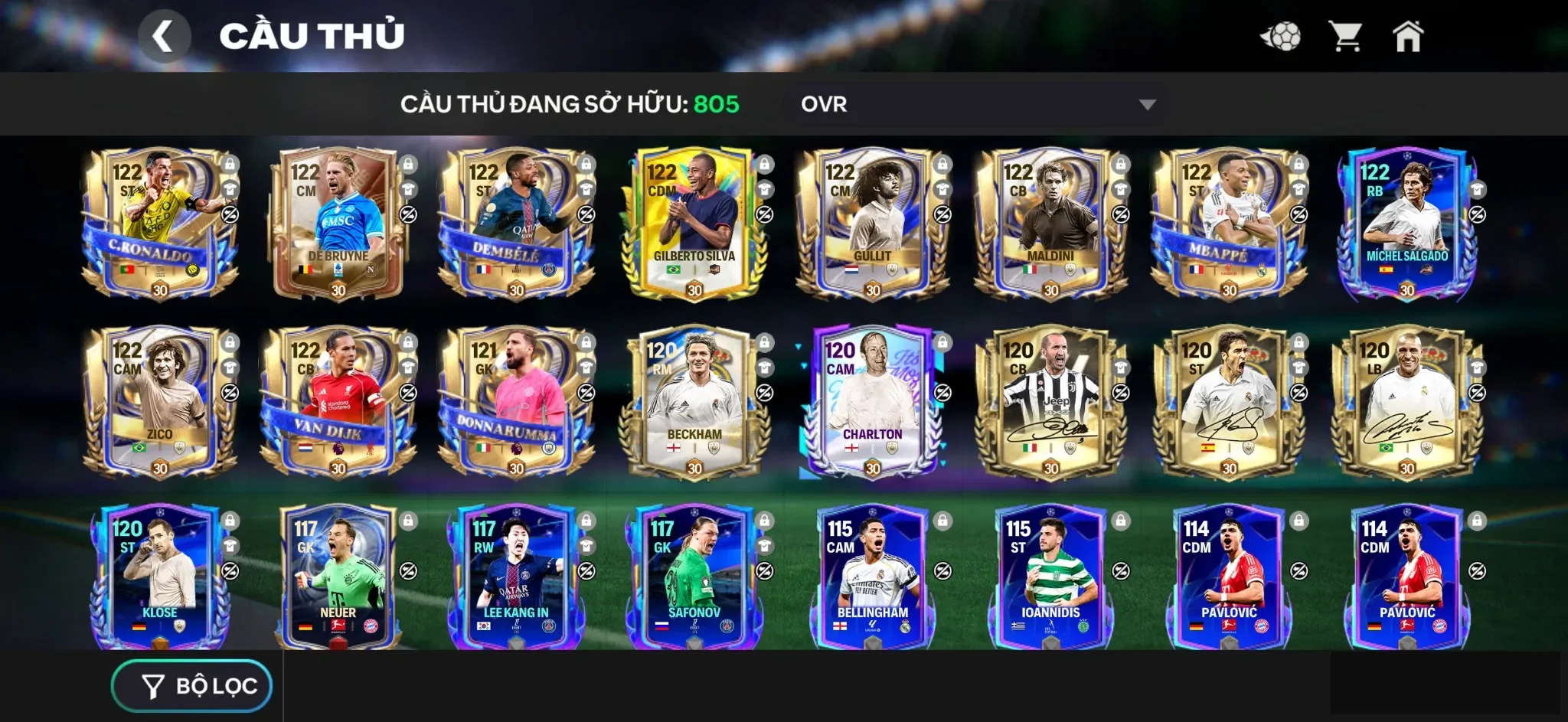
Task: Click the jersey icon on Gilberto Silva's card
Action: coord(766,188)
